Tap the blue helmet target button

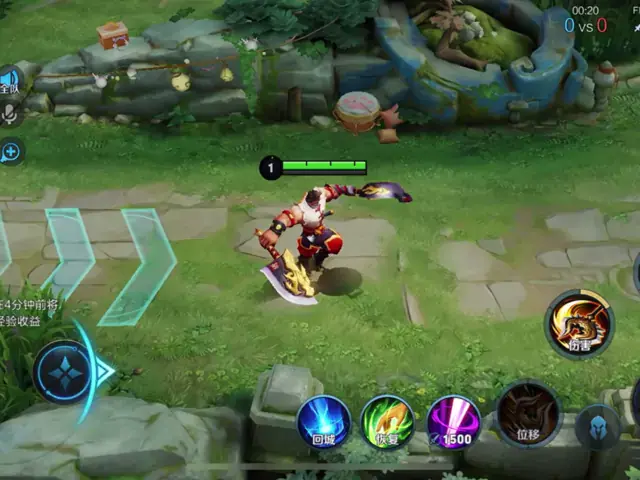[x=598, y=426]
